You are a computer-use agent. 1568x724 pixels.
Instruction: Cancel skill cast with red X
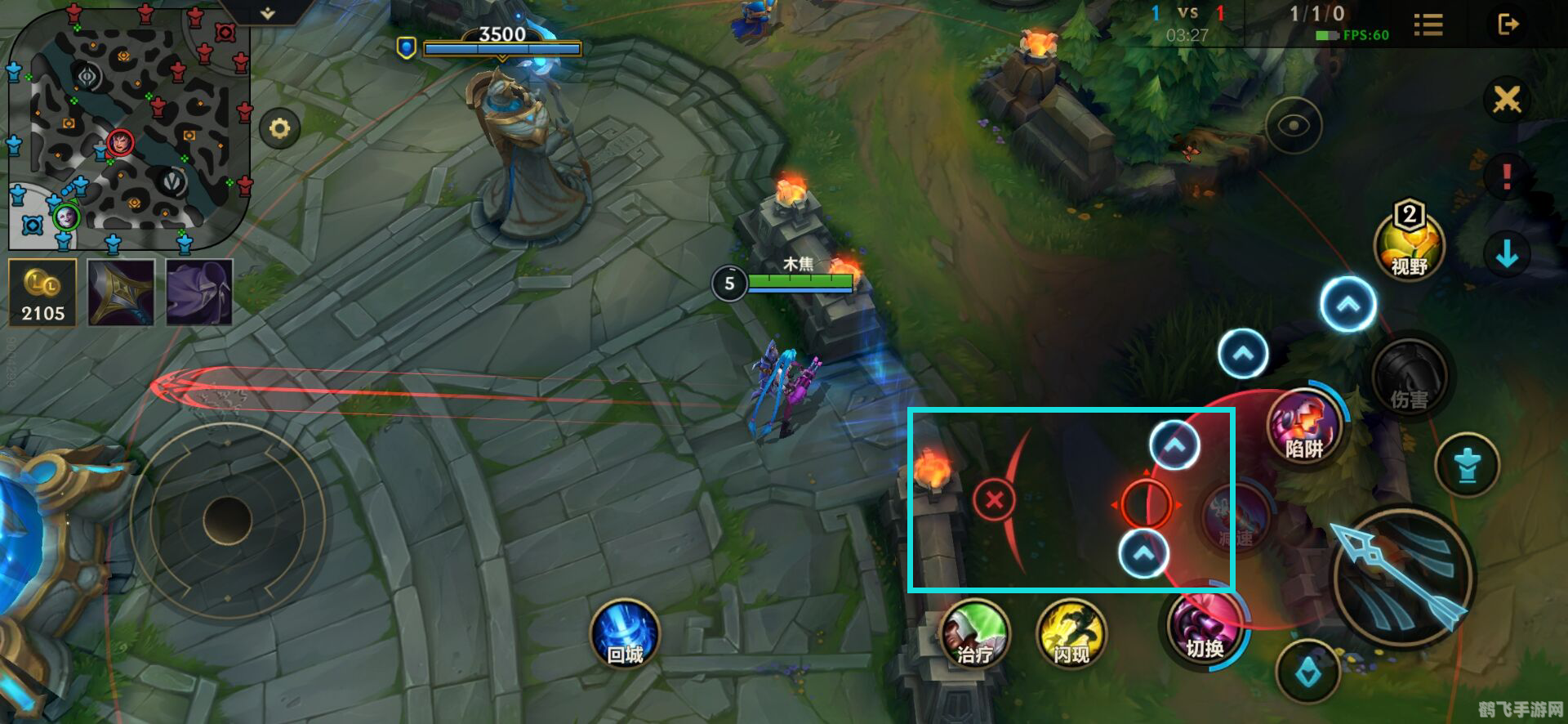[994, 499]
